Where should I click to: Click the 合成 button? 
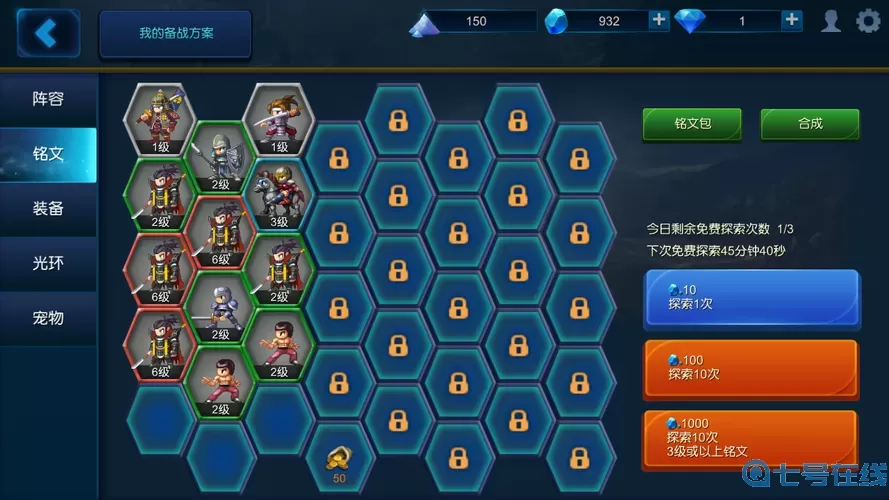click(x=810, y=124)
